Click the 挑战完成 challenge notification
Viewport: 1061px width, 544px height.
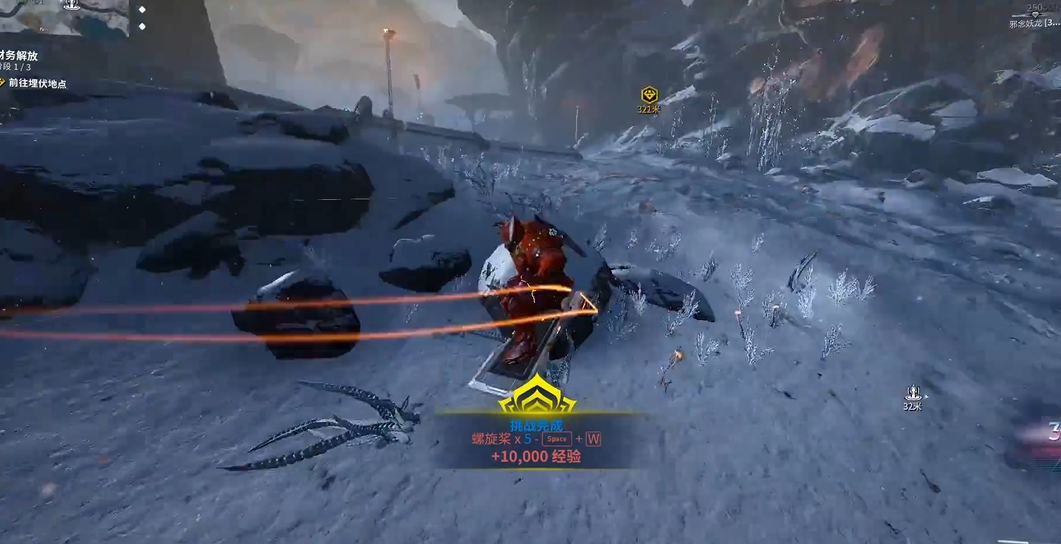pyautogui.click(x=537, y=427)
